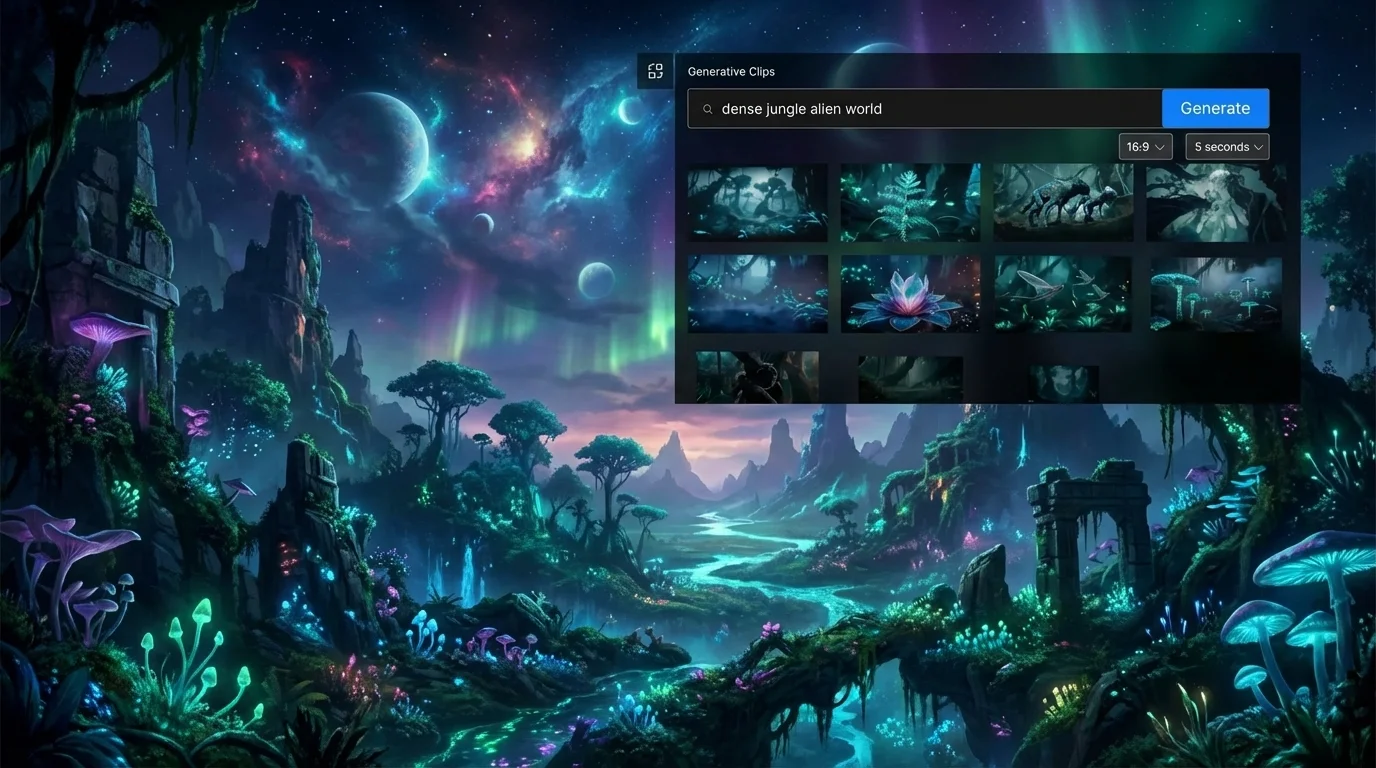Open the 5 seconds duration dropdown
The width and height of the screenshot is (1376, 768).
point(1226,146)
